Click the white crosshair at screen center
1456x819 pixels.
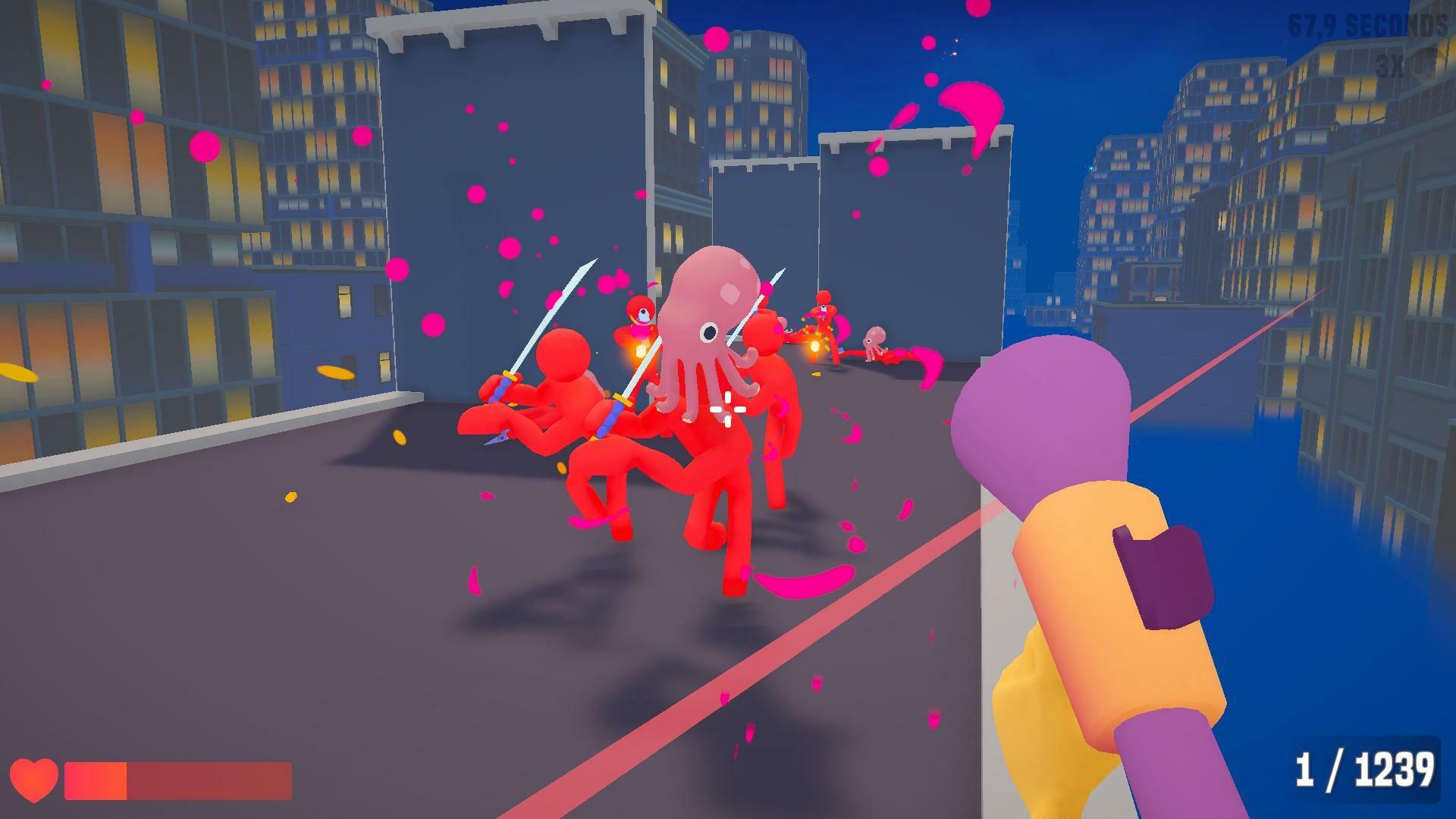tap(726, 408)
